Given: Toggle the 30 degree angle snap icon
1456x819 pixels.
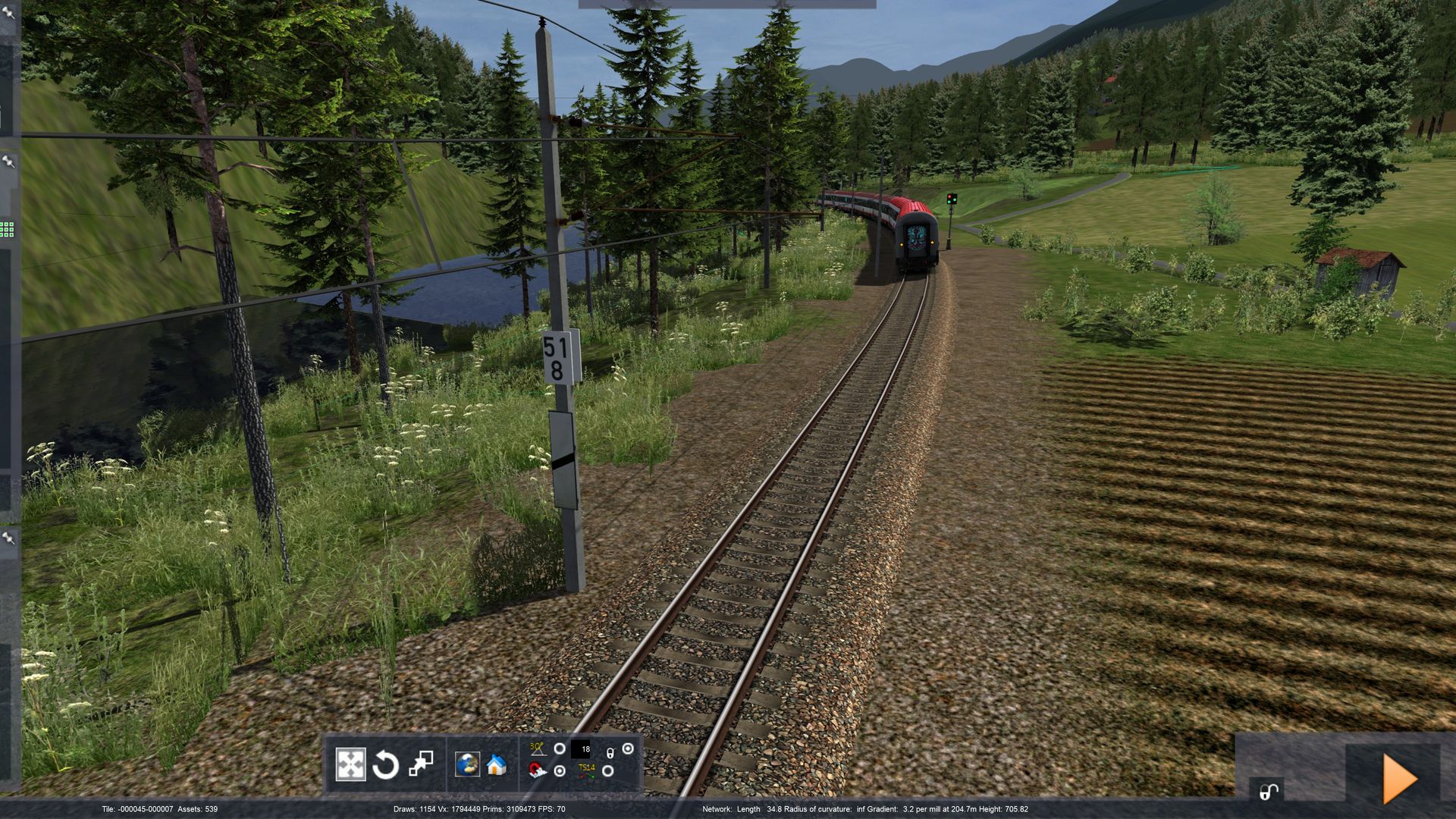Looking at the screenshot, I should 537,749.
